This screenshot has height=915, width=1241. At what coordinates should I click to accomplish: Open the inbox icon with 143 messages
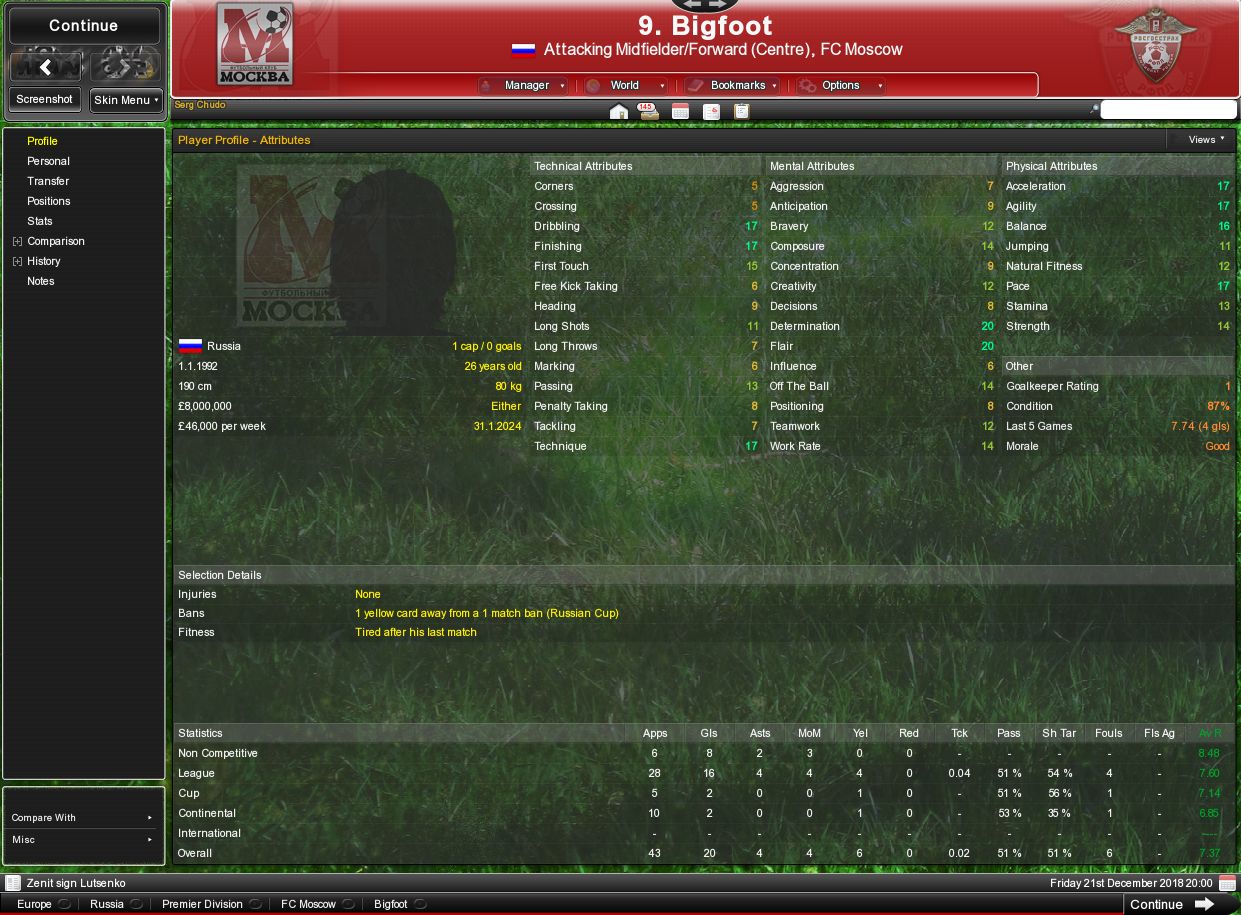tap(649, 112)
